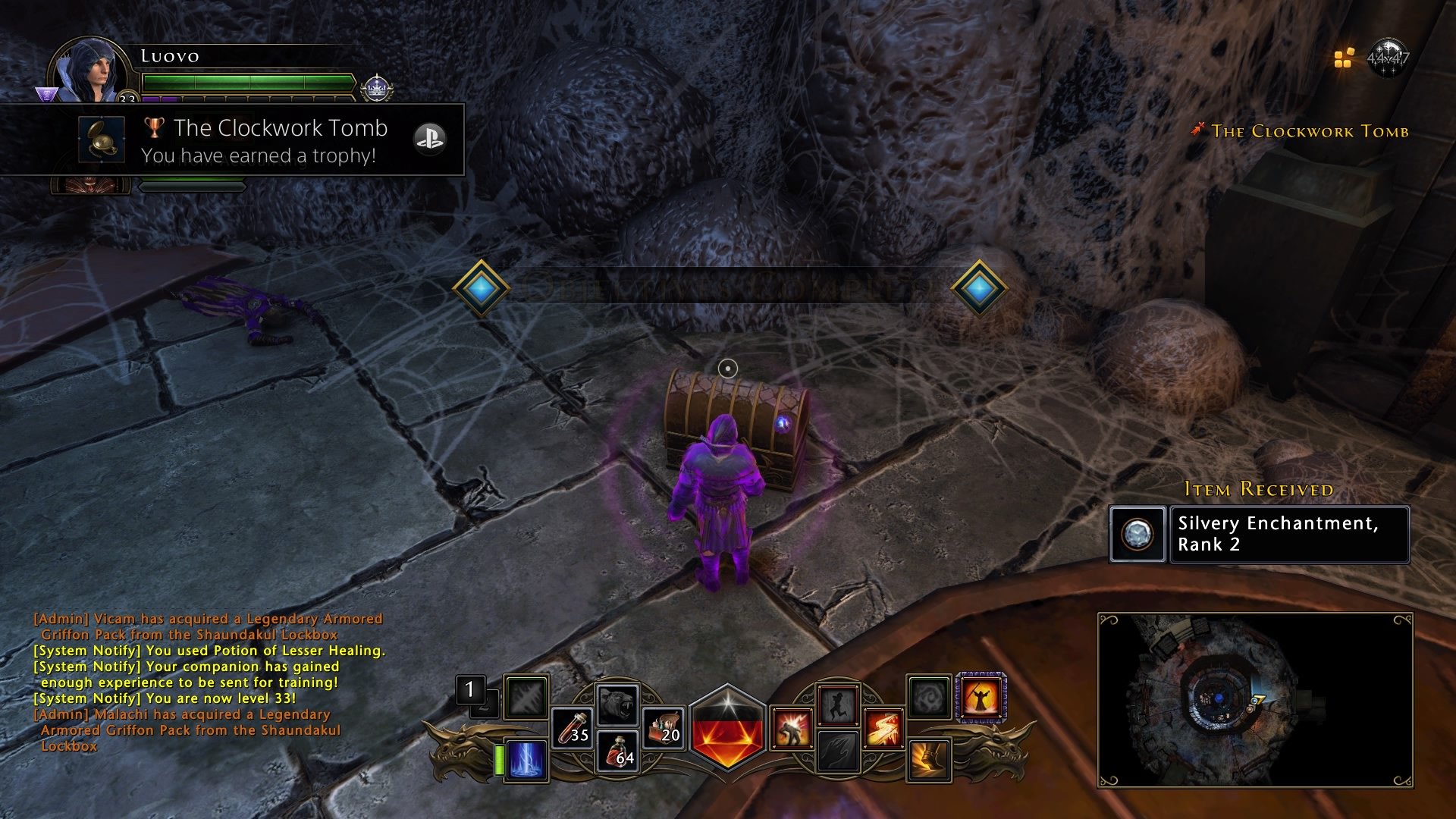Cast the fiery wizard silhouette power

pyautogui.click(x=981, y=697)
